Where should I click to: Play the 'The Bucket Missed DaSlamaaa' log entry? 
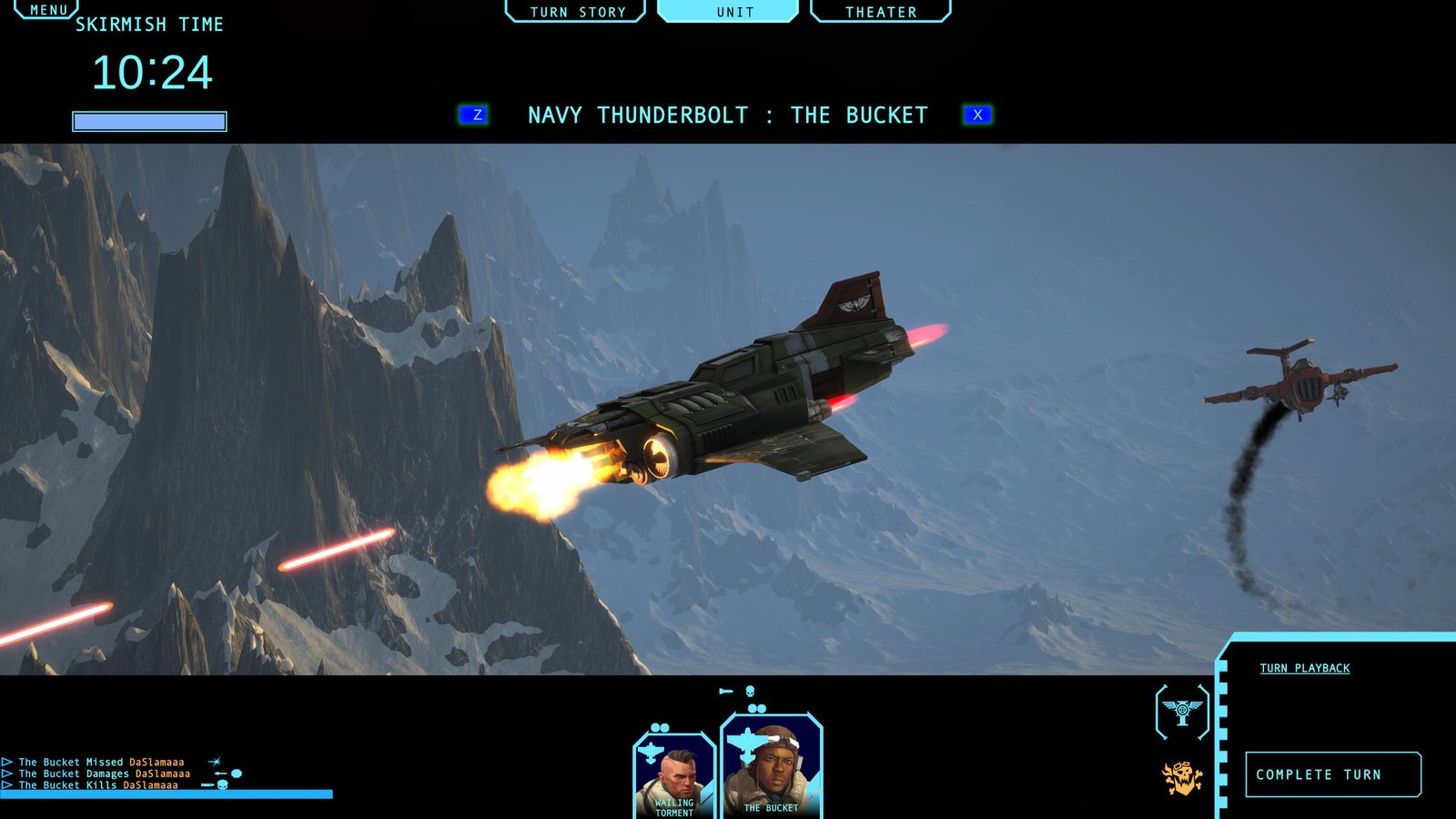(x=7, y=762)
